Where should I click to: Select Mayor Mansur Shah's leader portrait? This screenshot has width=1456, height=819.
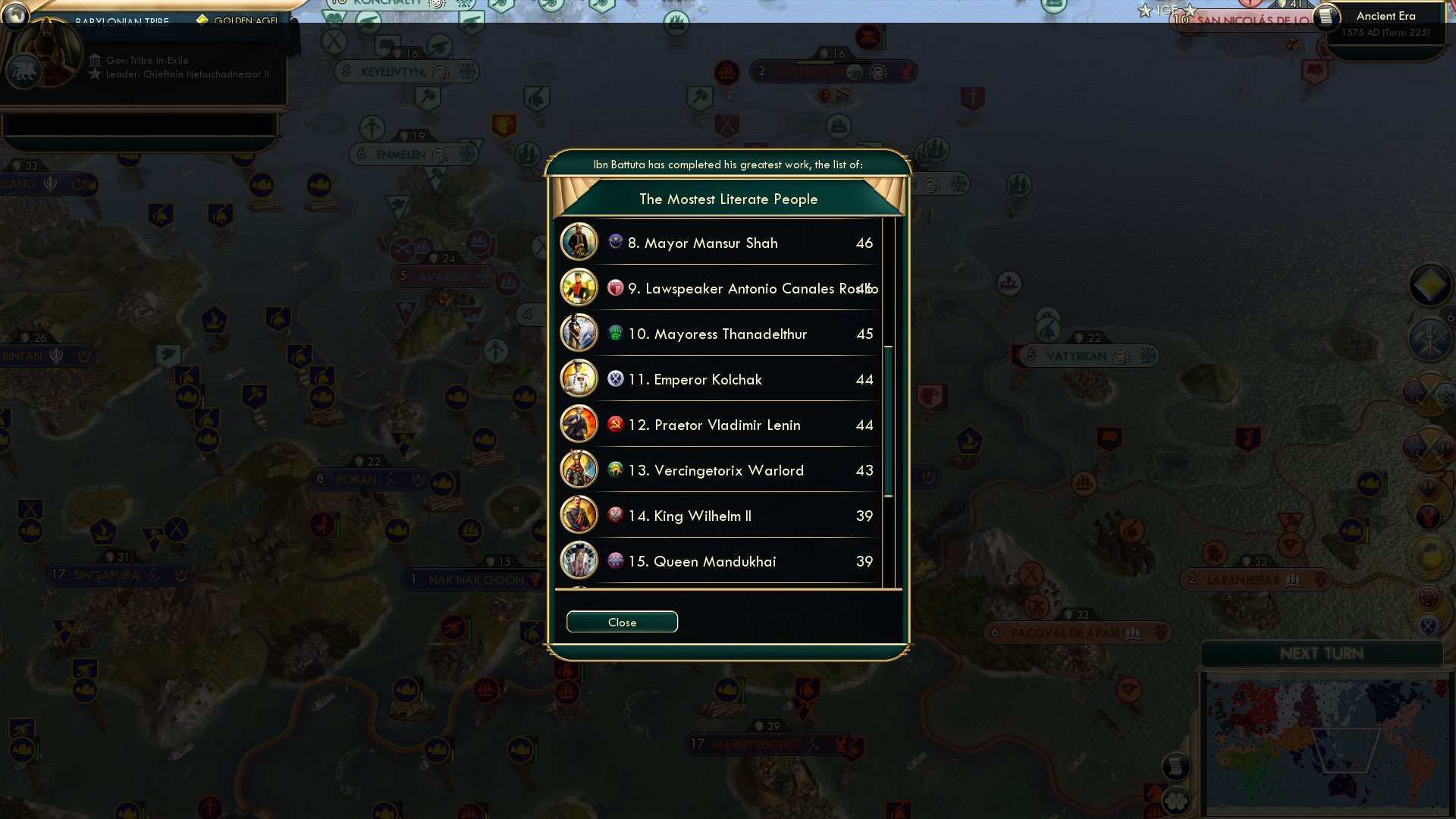click(x=579, y=243)
